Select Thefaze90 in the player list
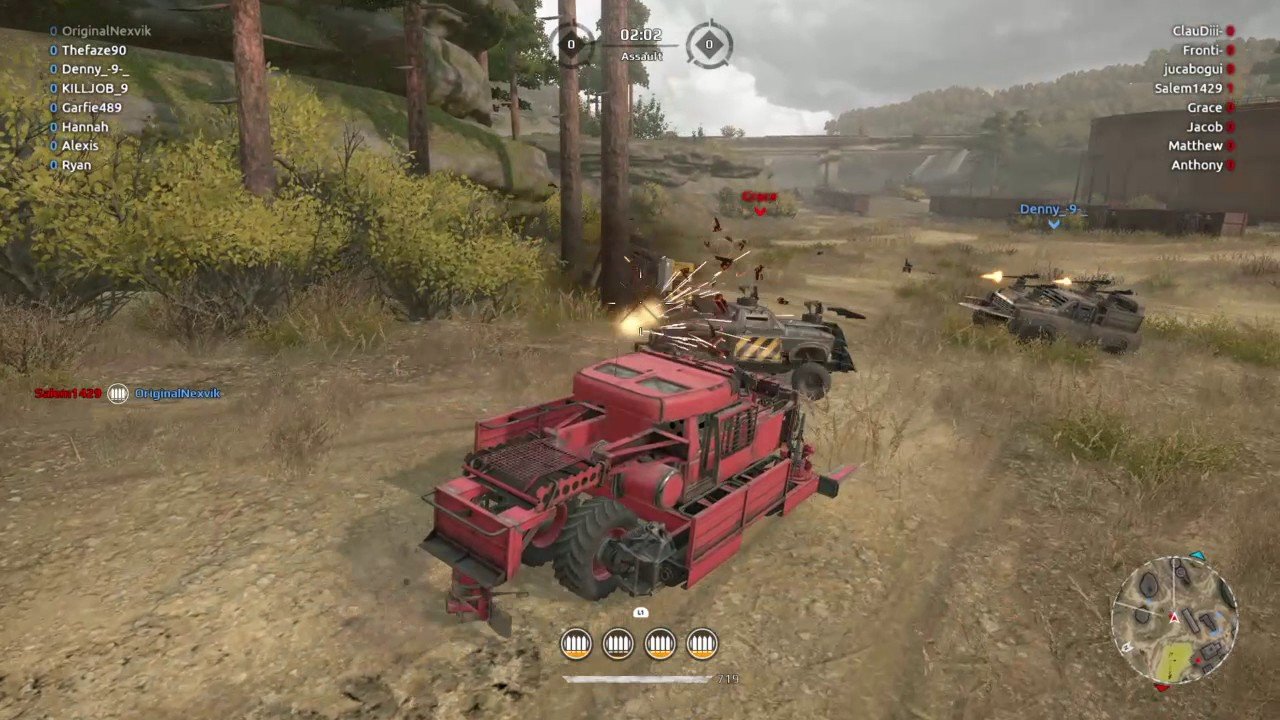 [x=94, y=50]
